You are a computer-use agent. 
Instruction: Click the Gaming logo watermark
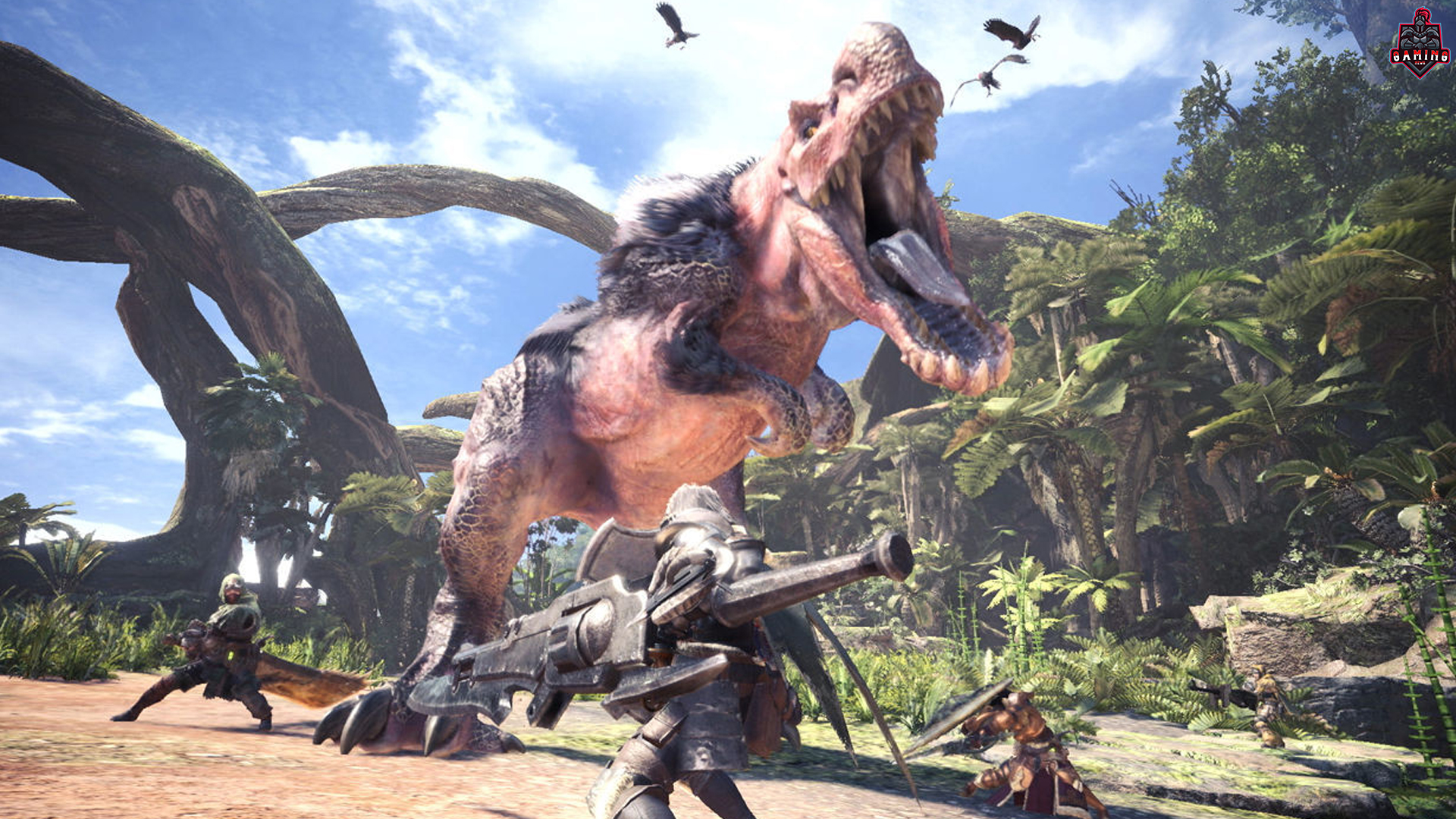(x=1420, y=45)
